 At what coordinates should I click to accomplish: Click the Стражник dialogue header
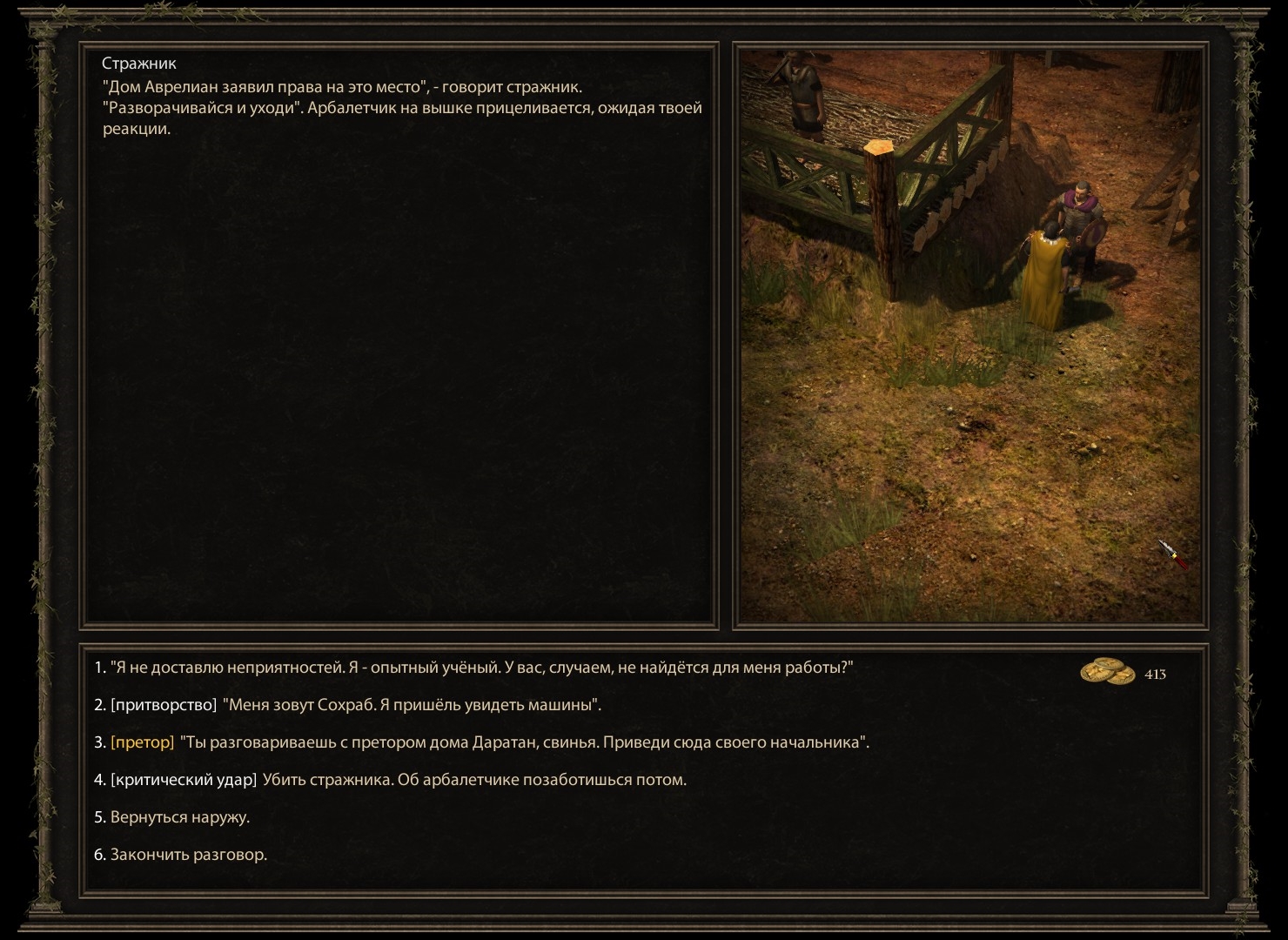pyautogui.click(x=139, y=63)
